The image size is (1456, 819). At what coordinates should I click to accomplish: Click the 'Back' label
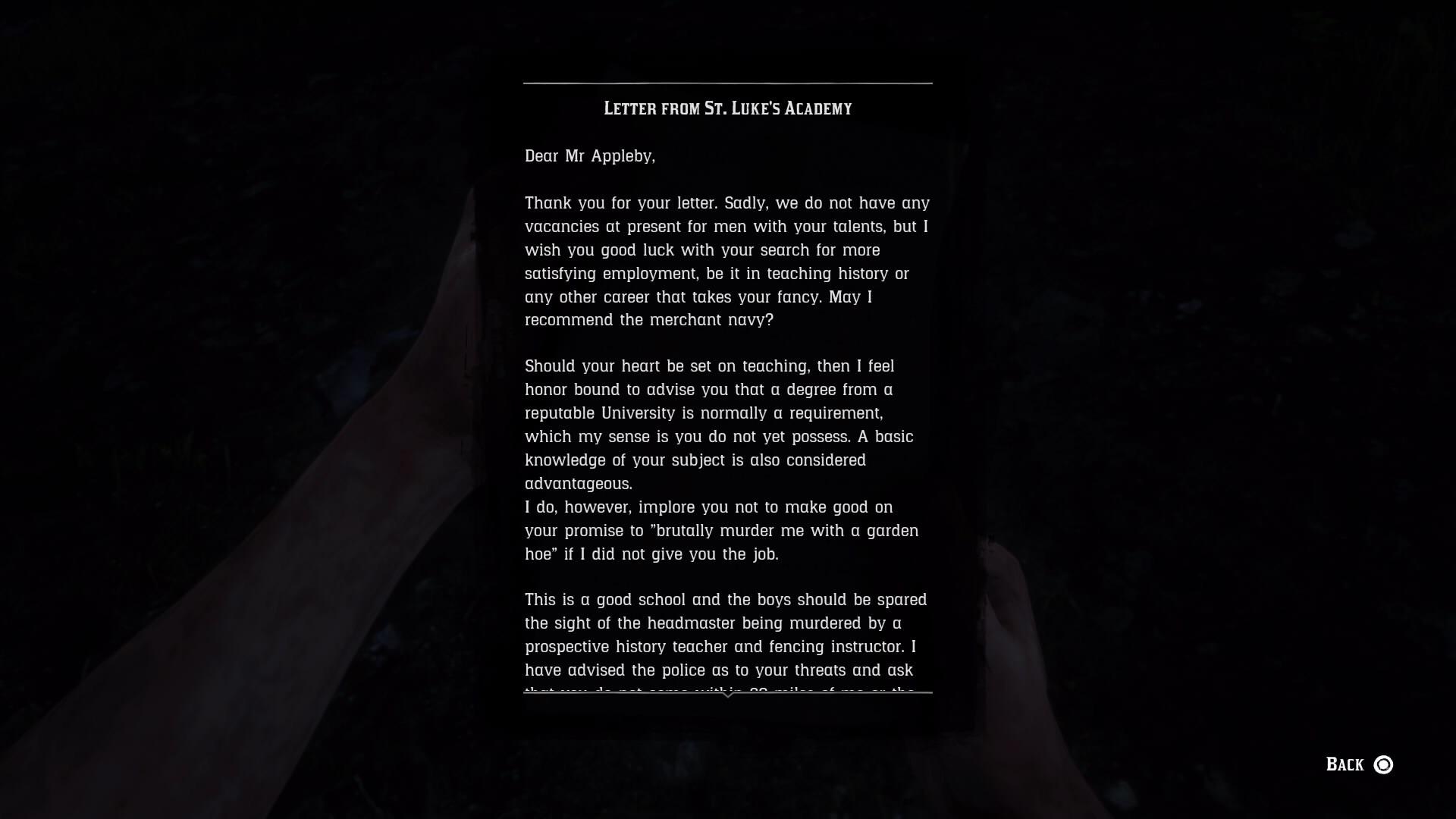click(1342, 765)
